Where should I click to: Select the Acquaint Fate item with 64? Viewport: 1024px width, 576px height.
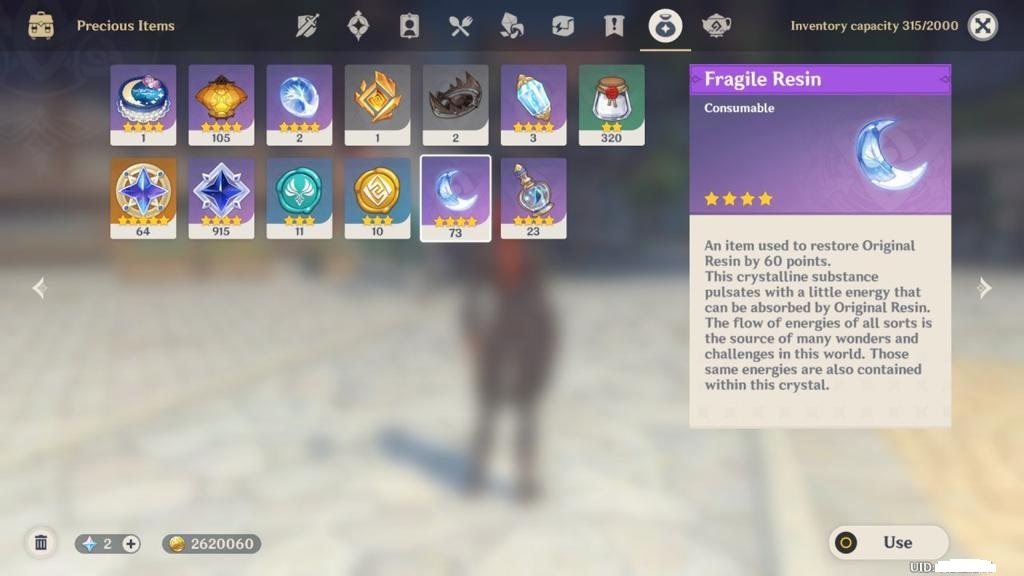143,197
